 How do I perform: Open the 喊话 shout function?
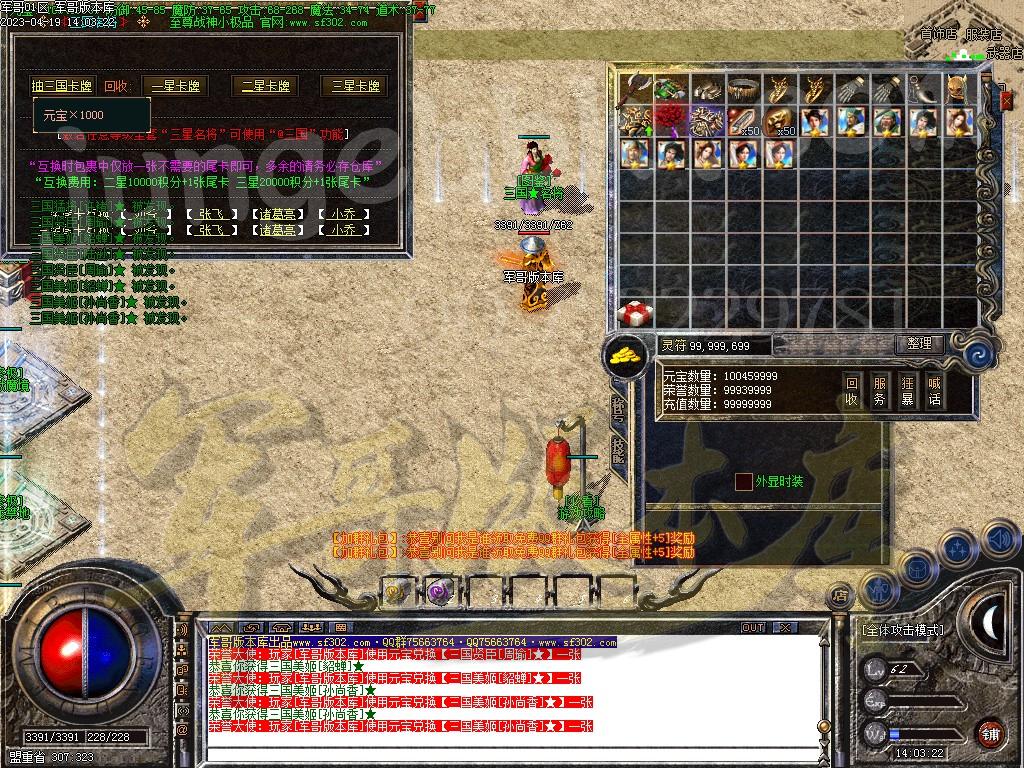[x=934, y=390]
